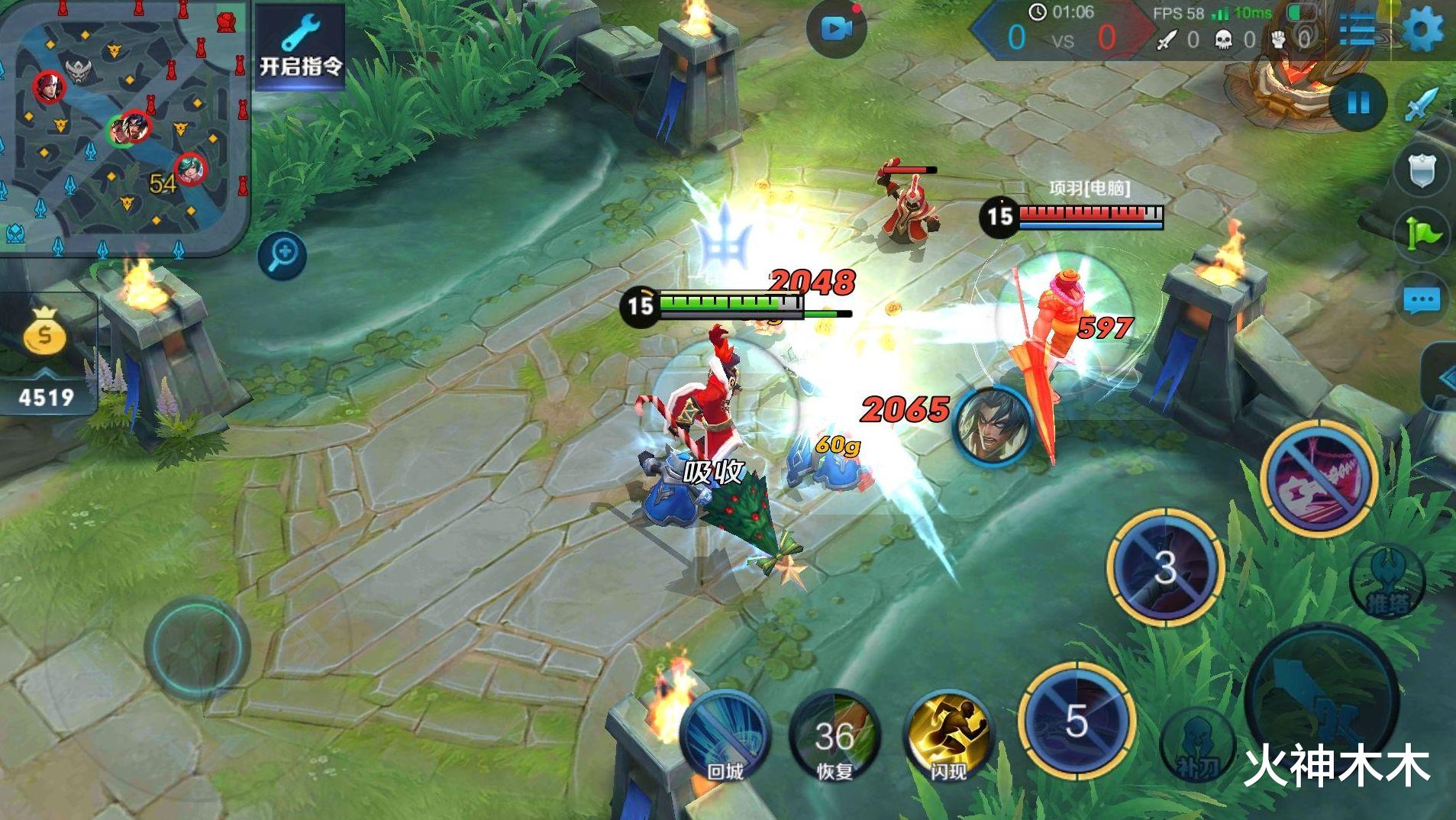Open the gear settings menu

[x=1423, y=31]
